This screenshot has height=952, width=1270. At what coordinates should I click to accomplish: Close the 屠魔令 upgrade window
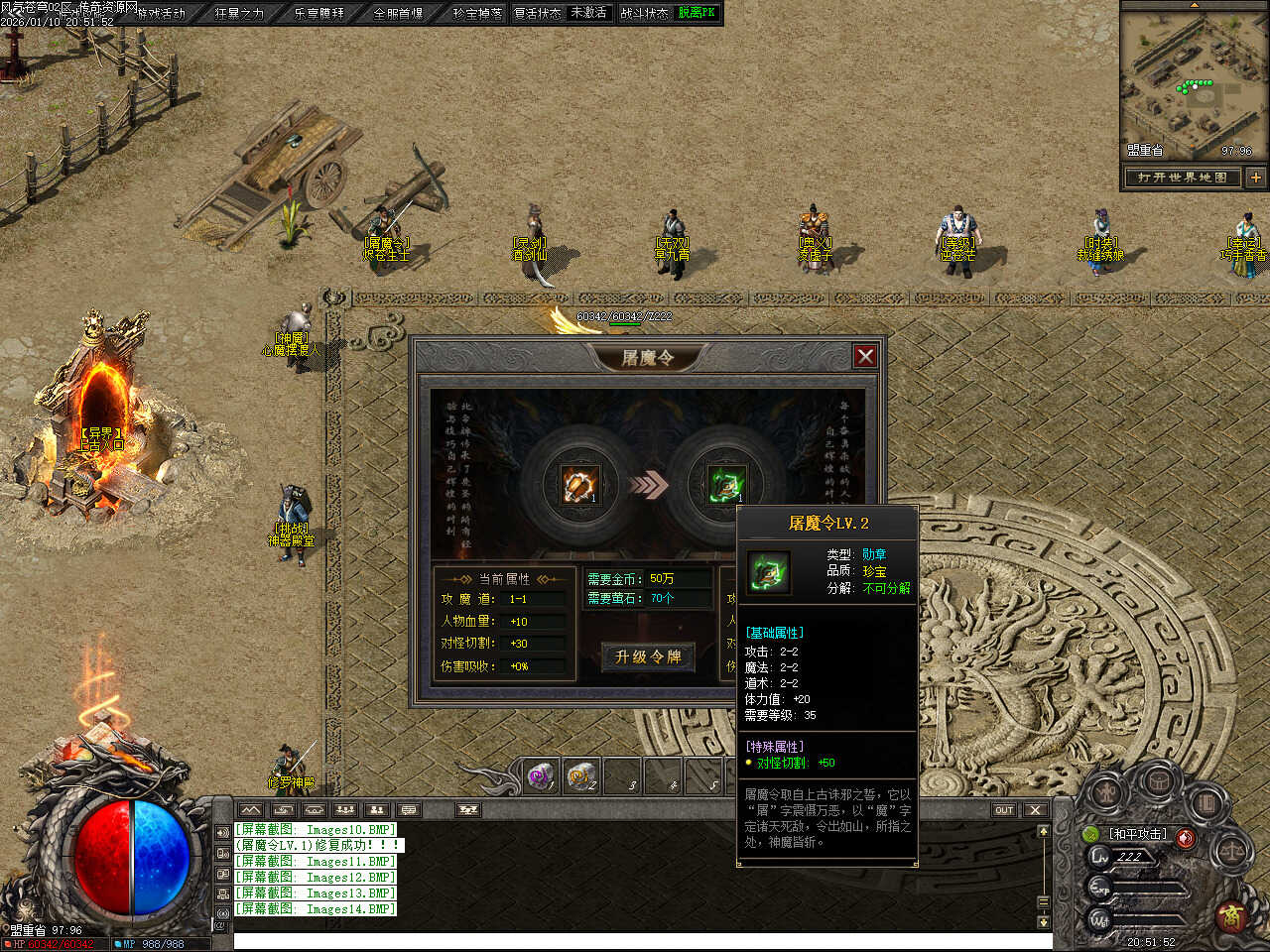865,356
